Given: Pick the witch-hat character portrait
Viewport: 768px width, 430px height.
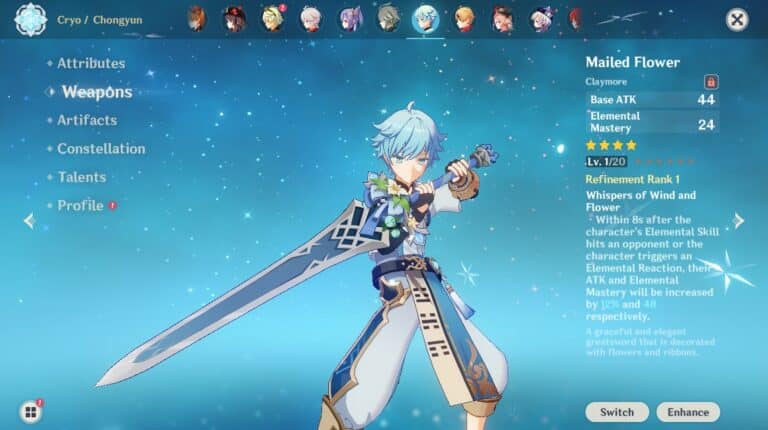Looking at the screenshot, I should [x=234, y=19].
